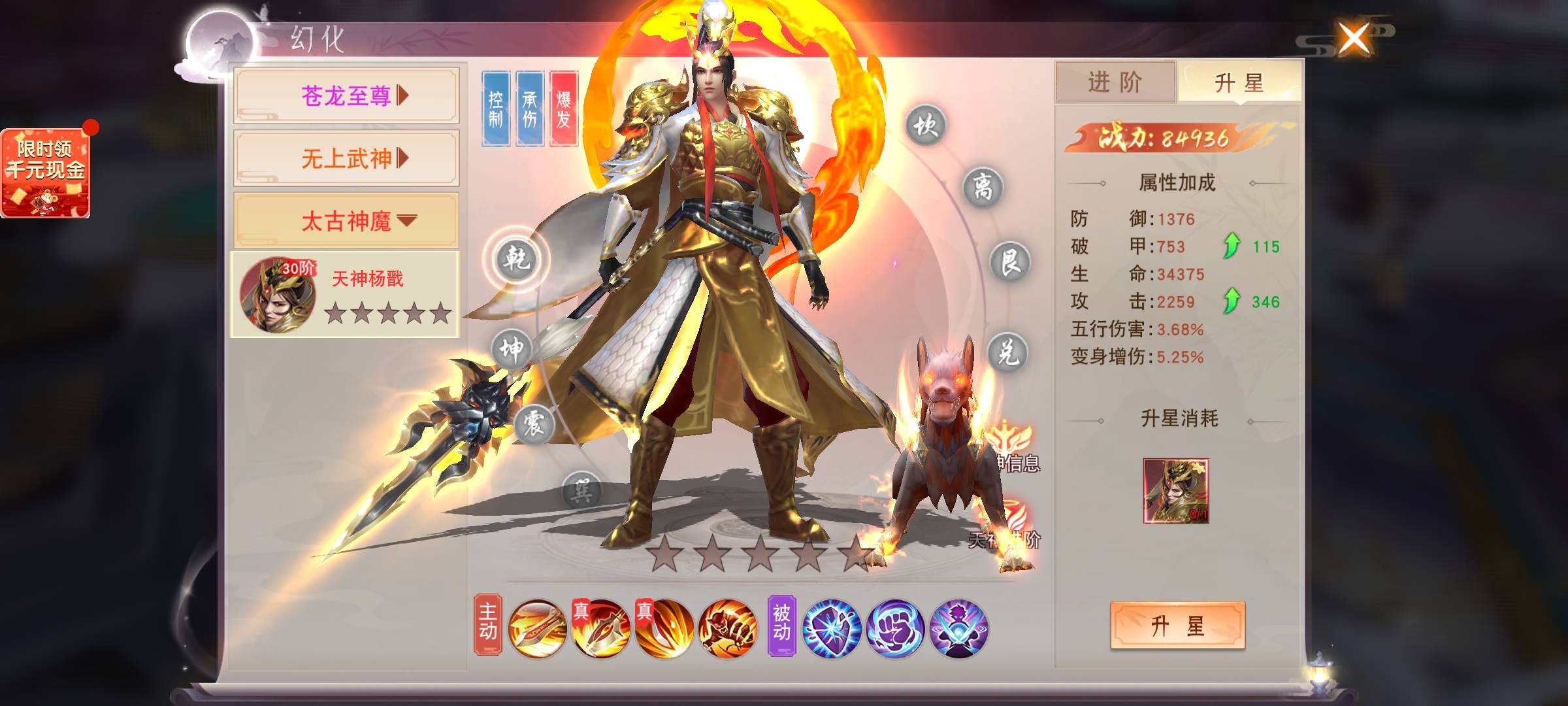The height and width of the screenshot is (706, 1568).
Task: Select the 升星 tab
Action: tap(1239, 82)
